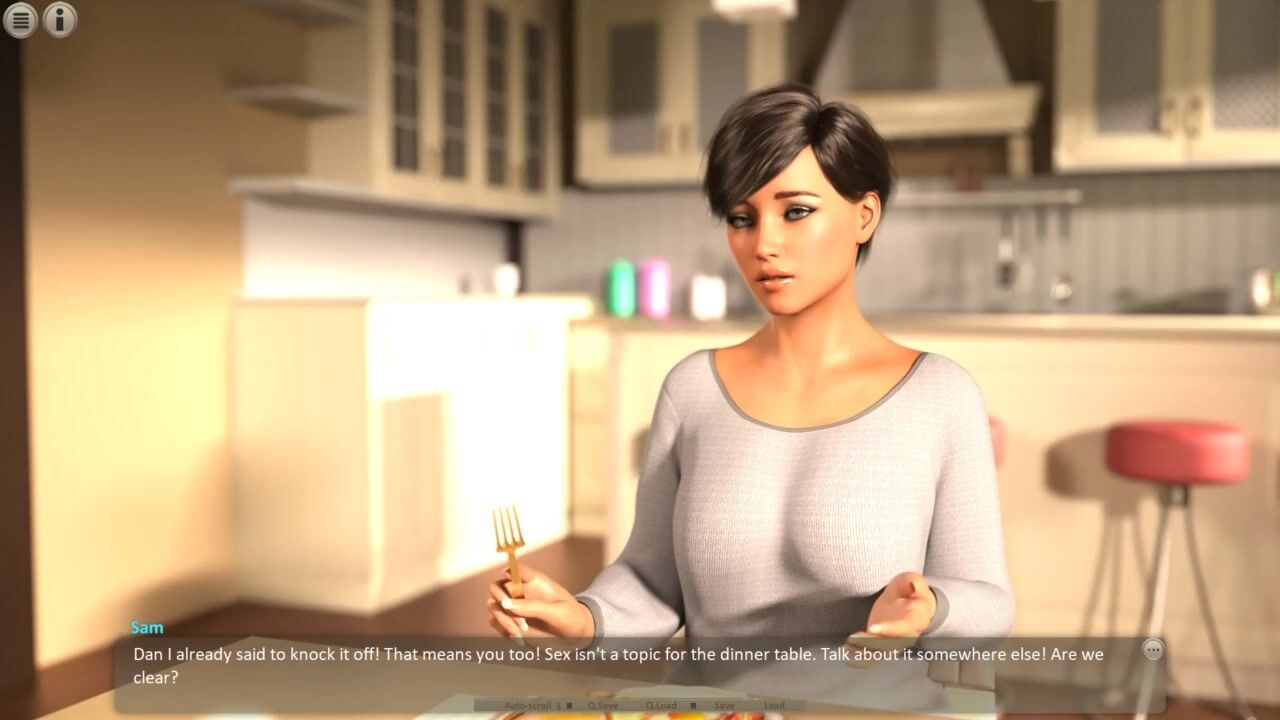Quick save with Q.Save
This screenshot has height=720, width=1280.
click(603, 705)
